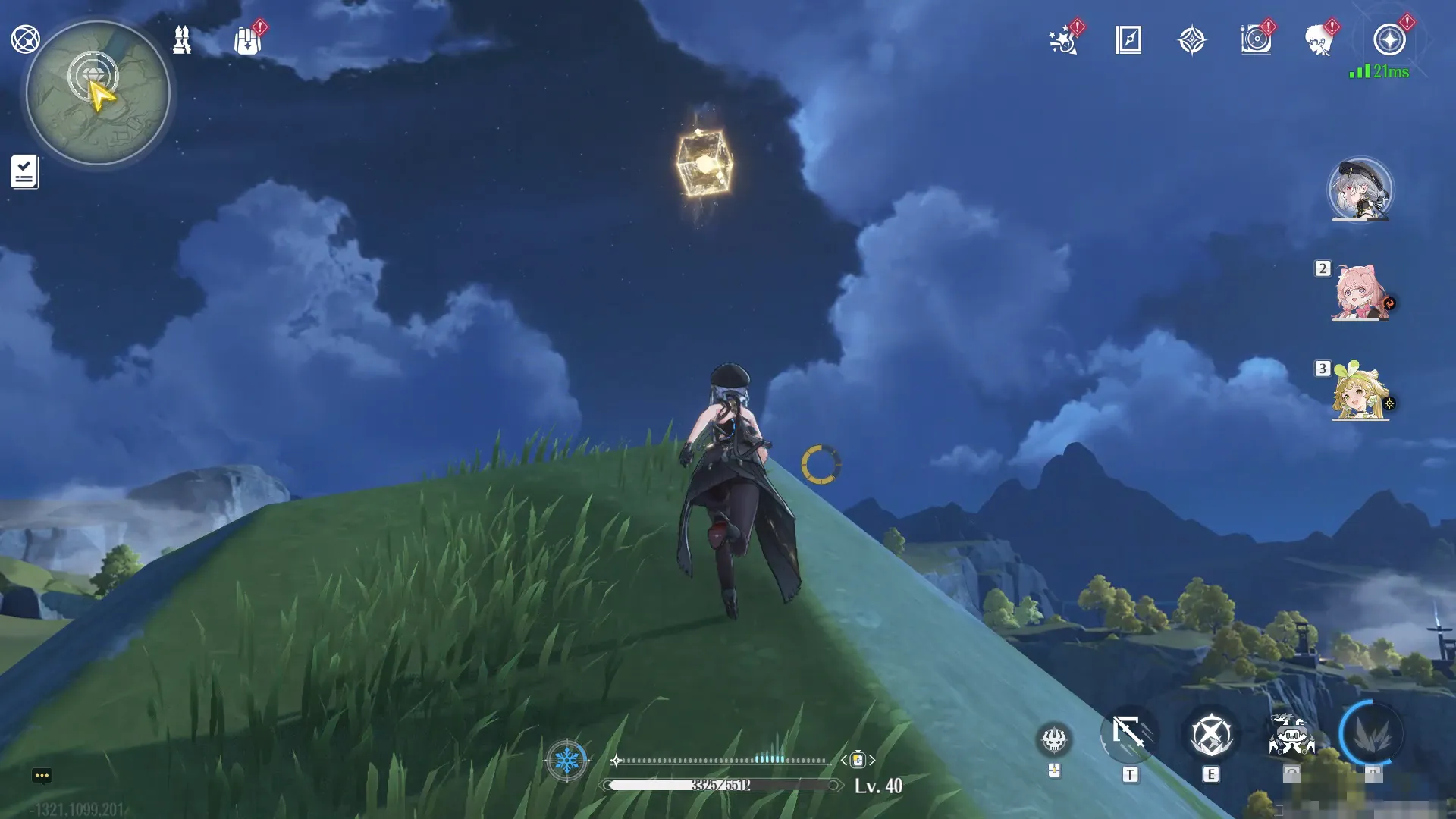
Task: Use the grapple hook tool icon
Action: click(1129, 734)
